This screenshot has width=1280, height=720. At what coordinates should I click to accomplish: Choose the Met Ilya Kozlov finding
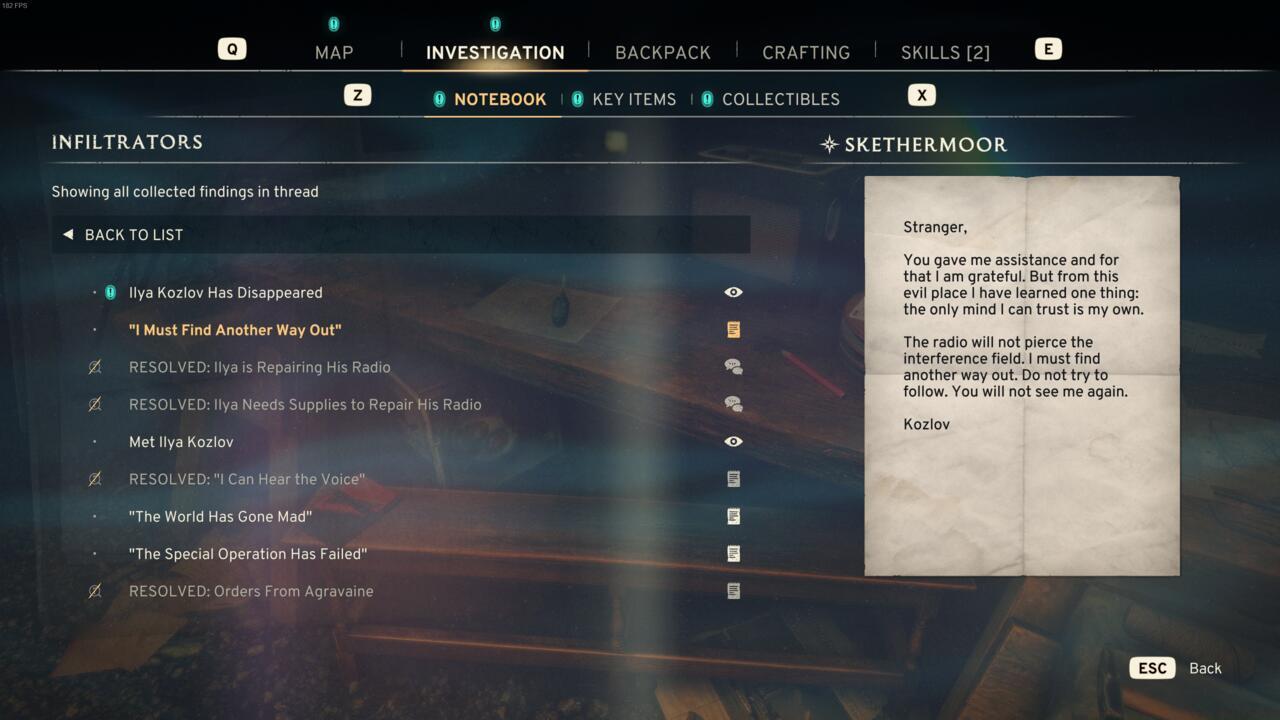point(181,442)
